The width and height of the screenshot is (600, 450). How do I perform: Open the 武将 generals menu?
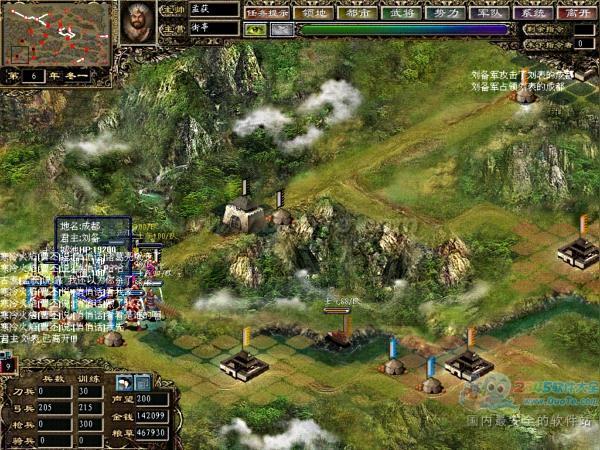[x=400, y=14]
